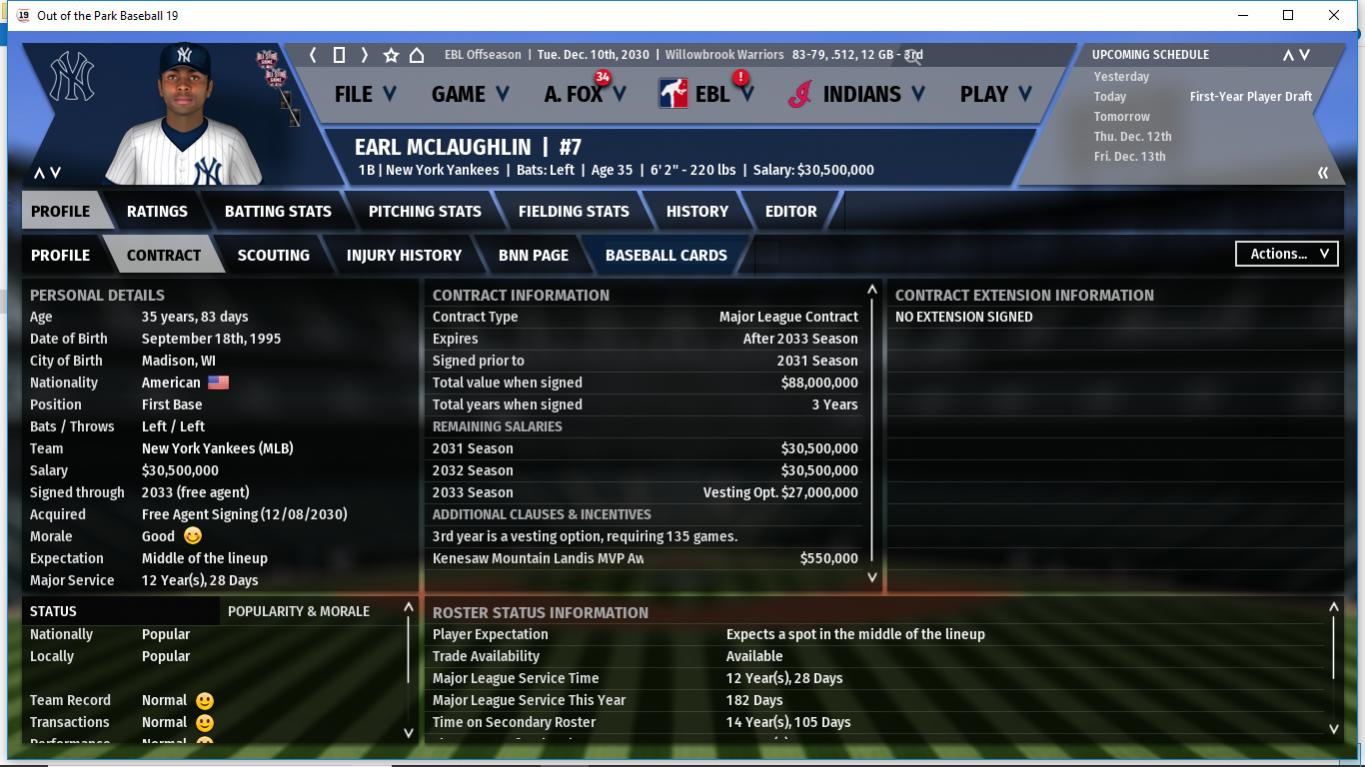Open the INJURY HISTORY sub-tab
The image size is (1365, 767).
[404, 255]
